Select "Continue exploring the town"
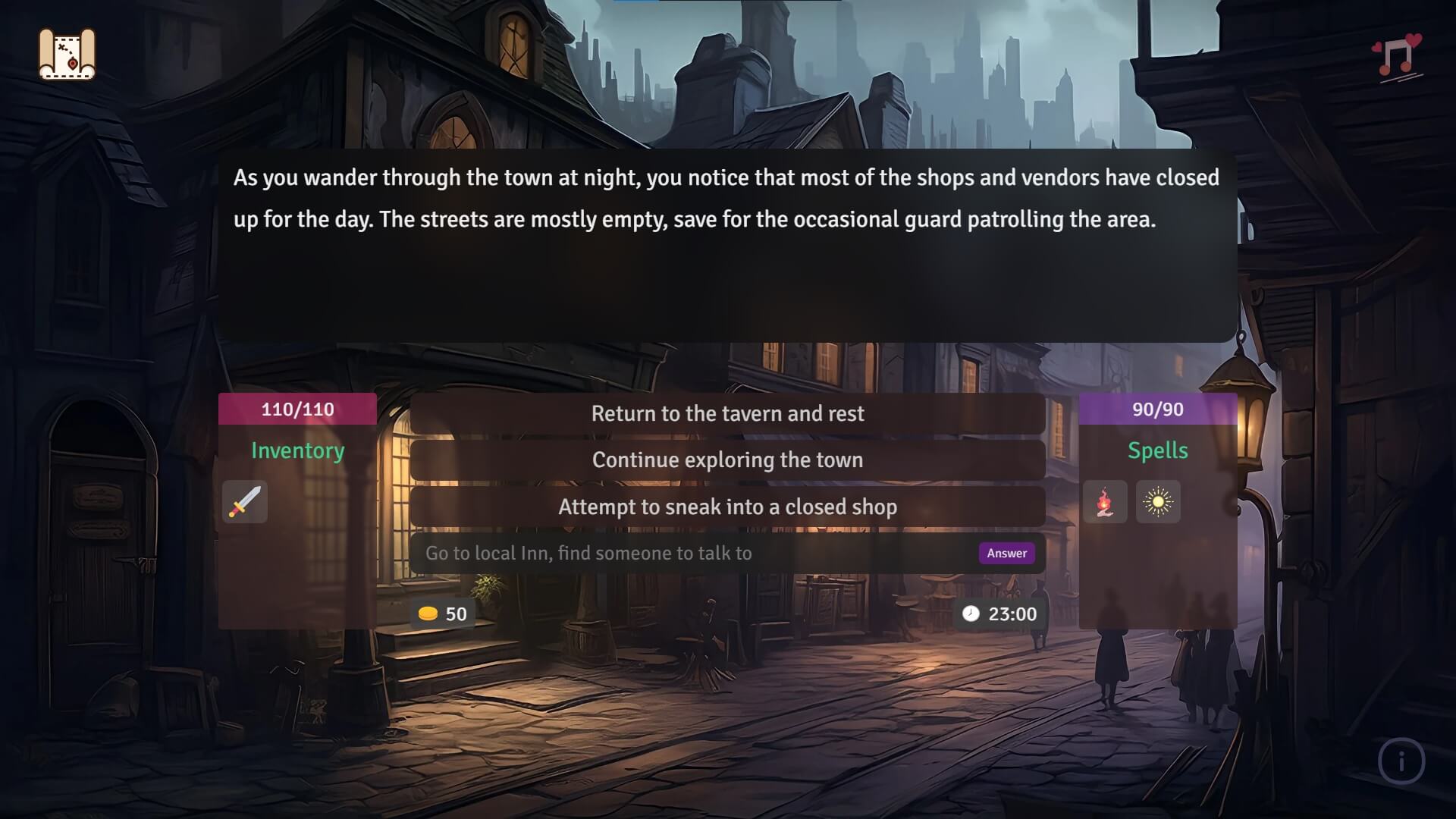This screenshot has width=1456, height=819. (727, 460)
